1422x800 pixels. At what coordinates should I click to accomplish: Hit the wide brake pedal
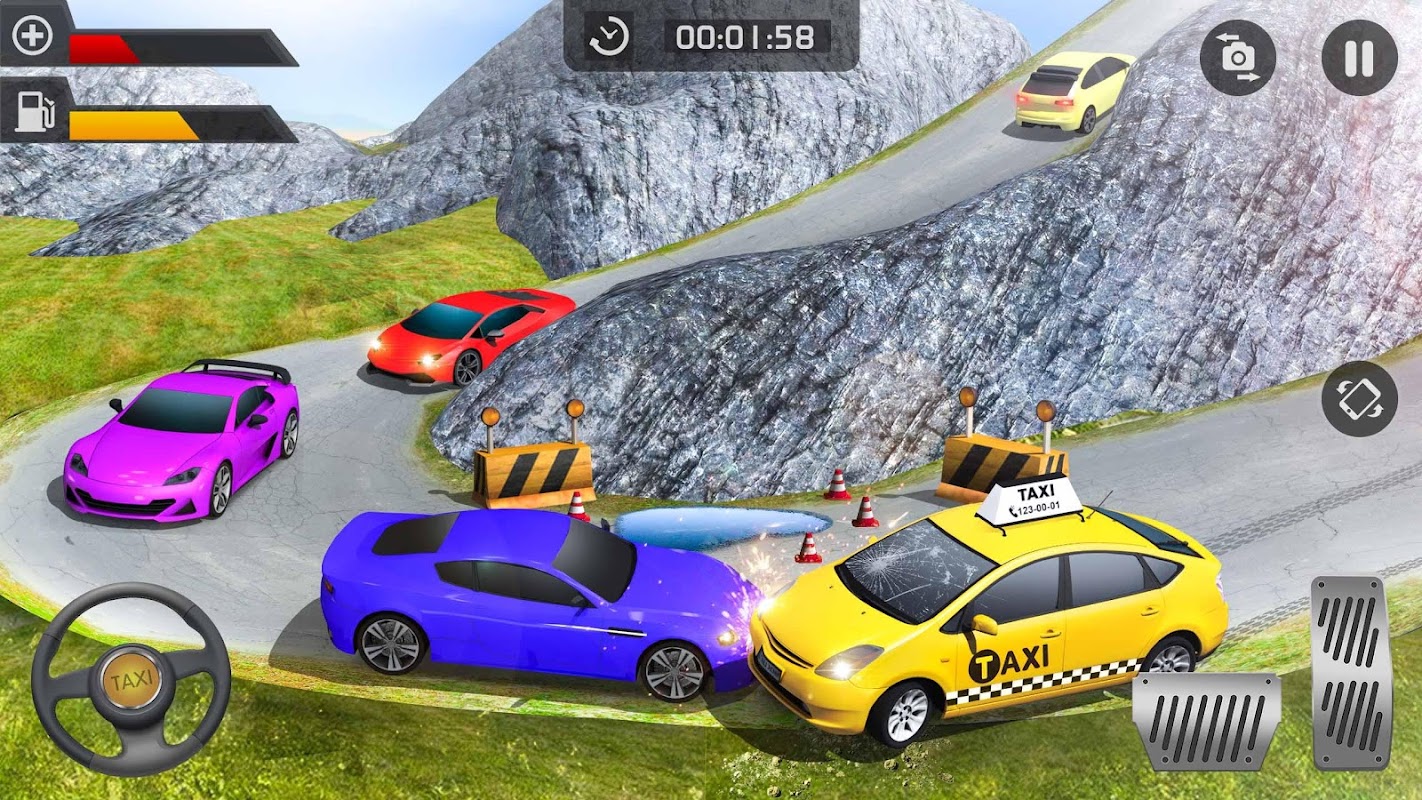1207,720
